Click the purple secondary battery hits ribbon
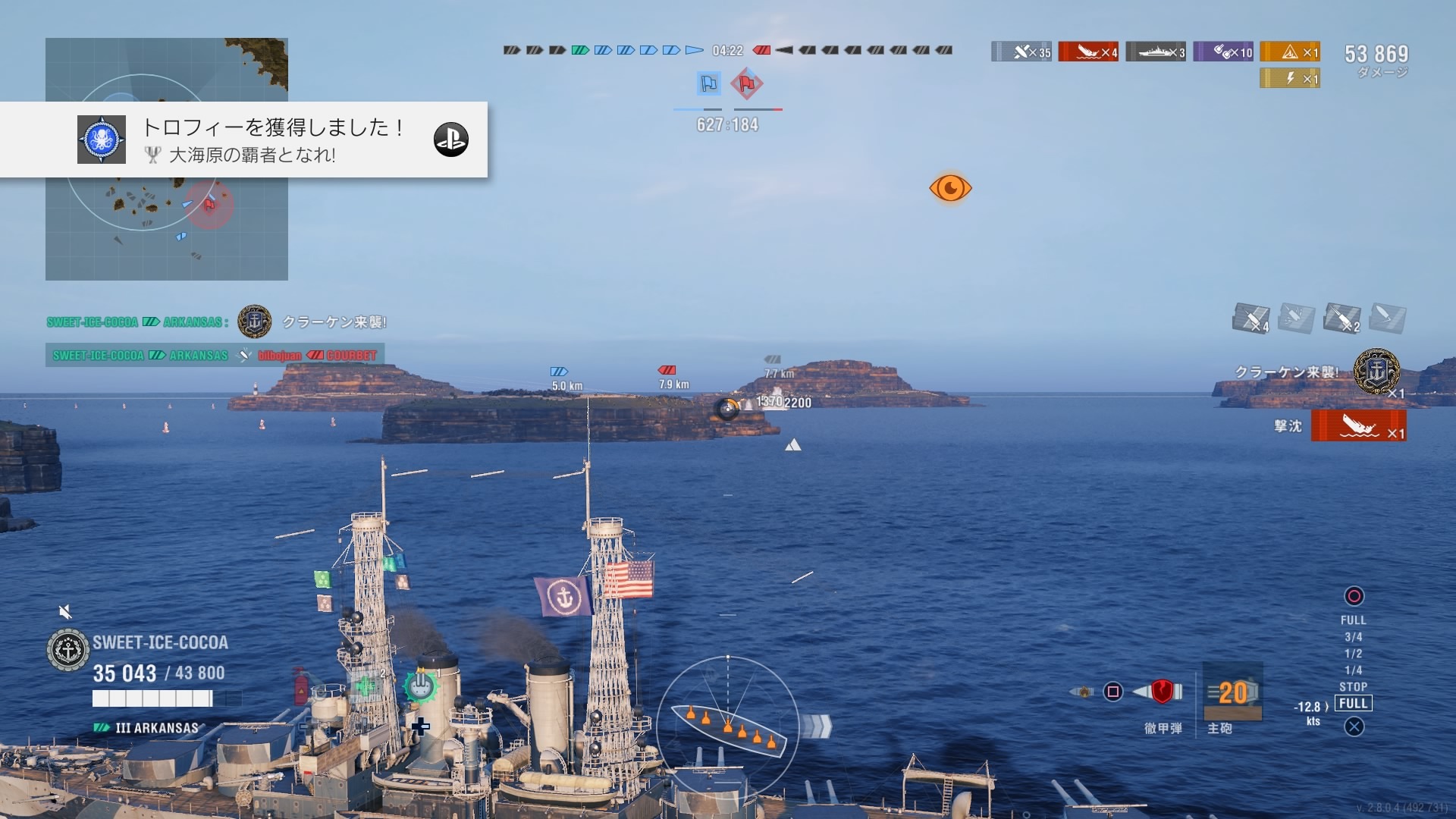The image size is (1456, 819). 1223,52
